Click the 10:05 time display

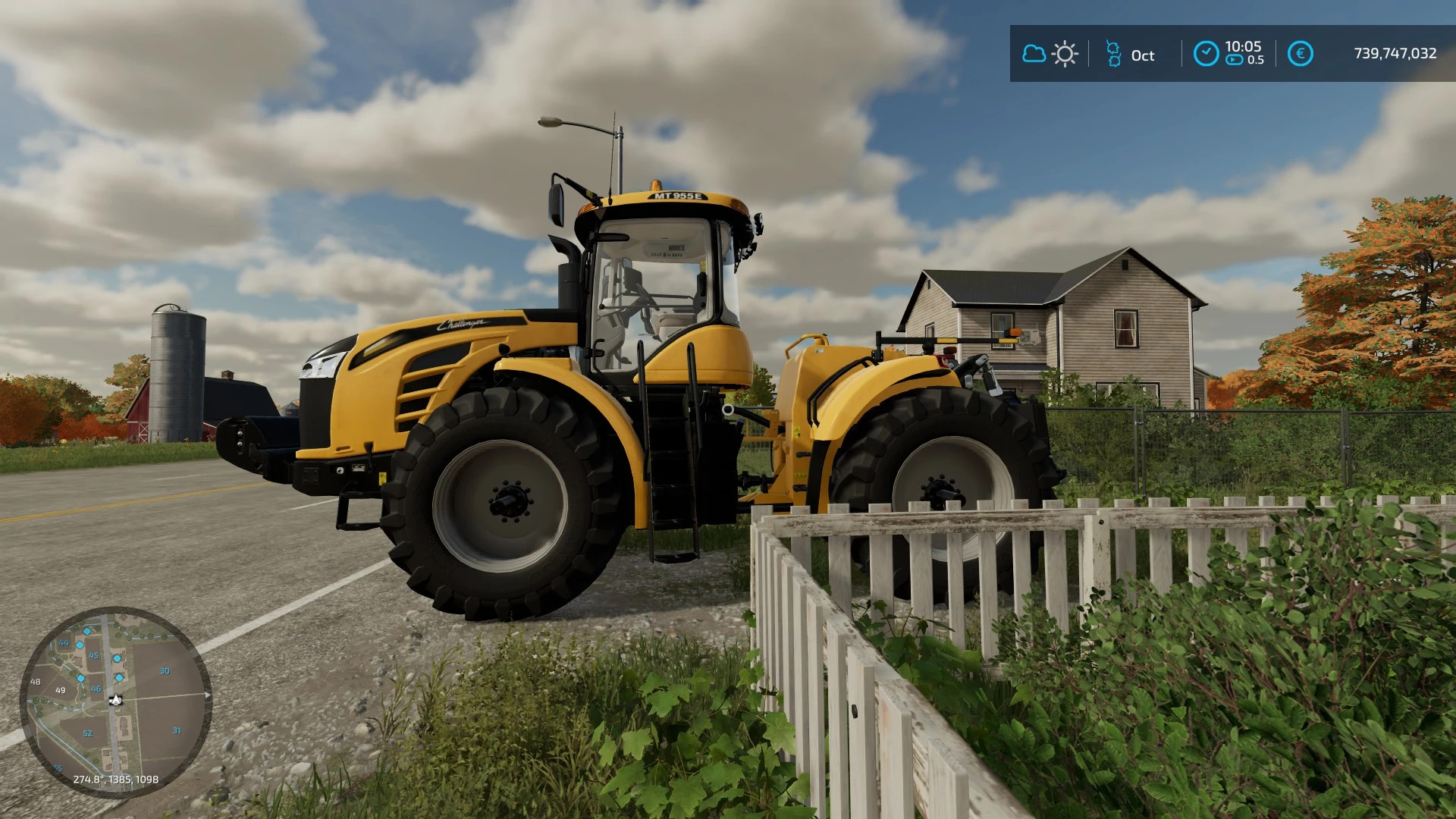(x=1243, y=48)
